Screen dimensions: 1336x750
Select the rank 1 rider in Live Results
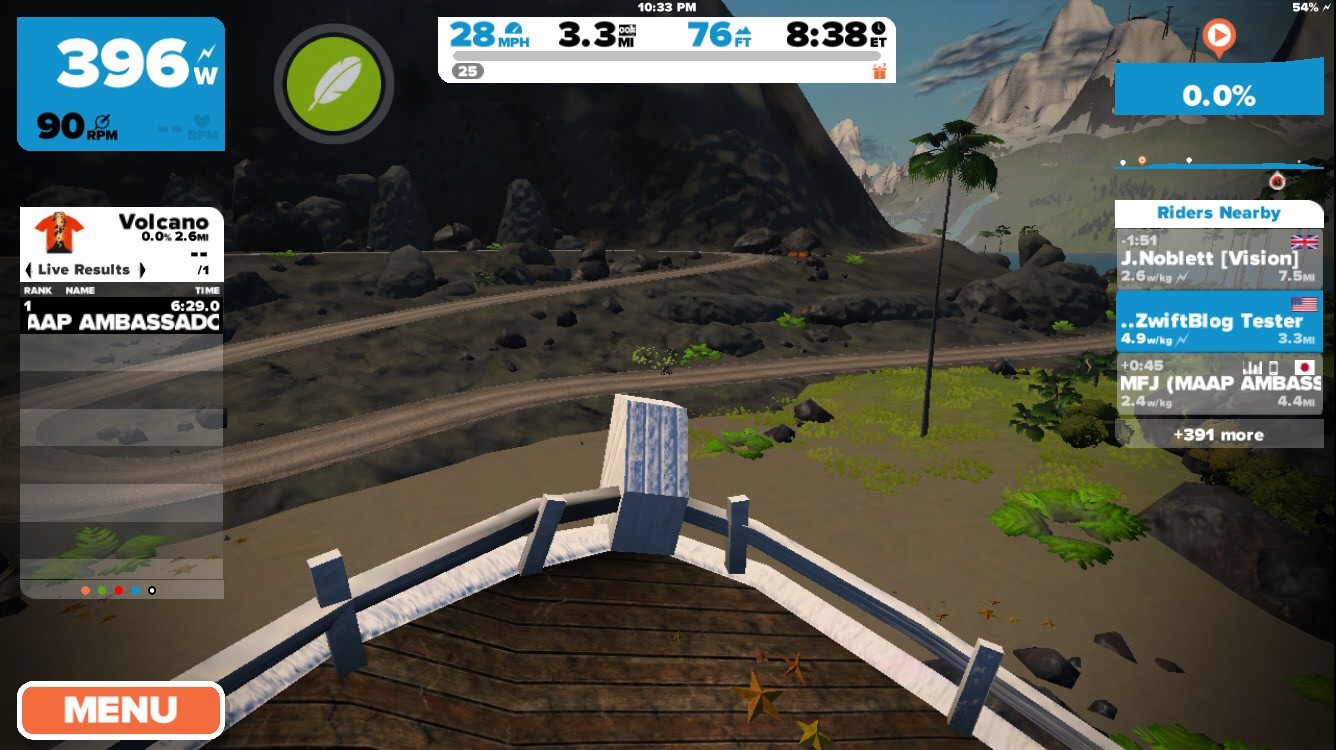click(x=120, y=315)
